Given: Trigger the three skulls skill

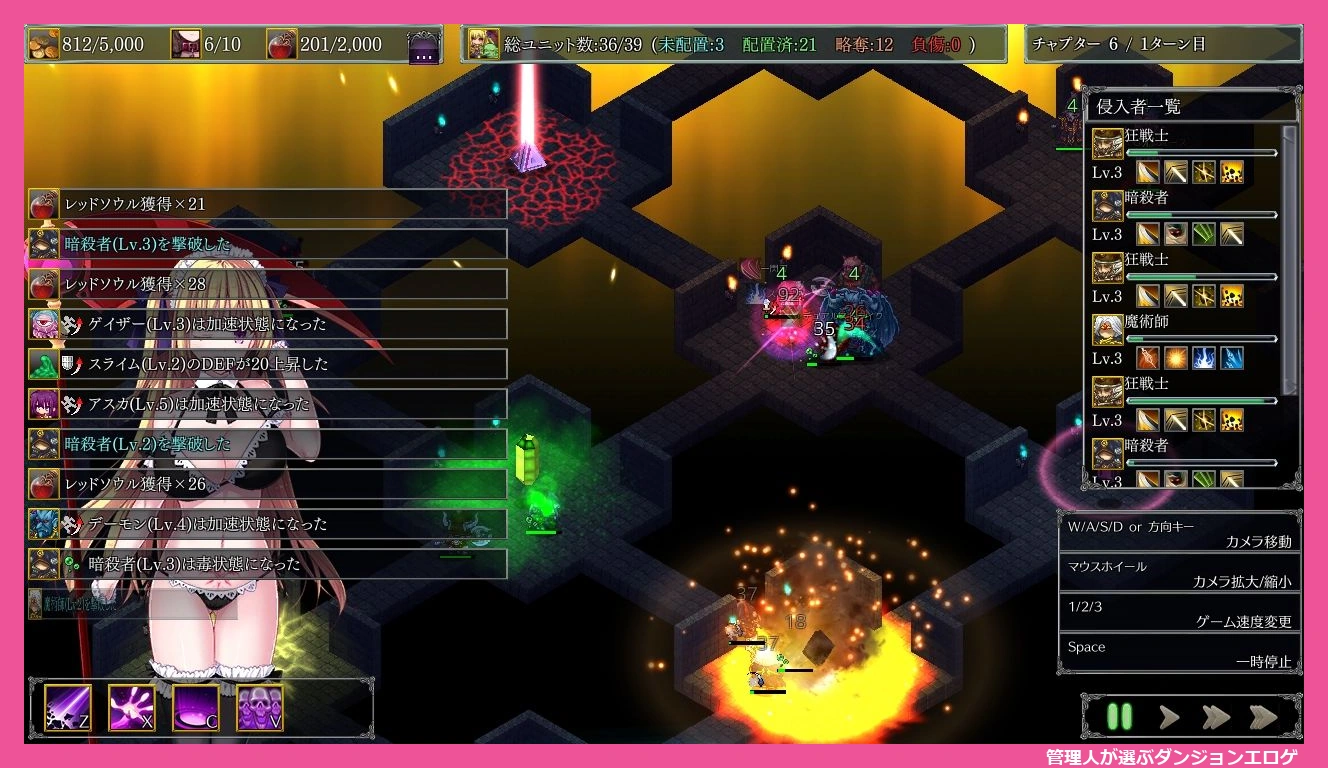Looking at the screenshot, I should (x=260, y=708).
